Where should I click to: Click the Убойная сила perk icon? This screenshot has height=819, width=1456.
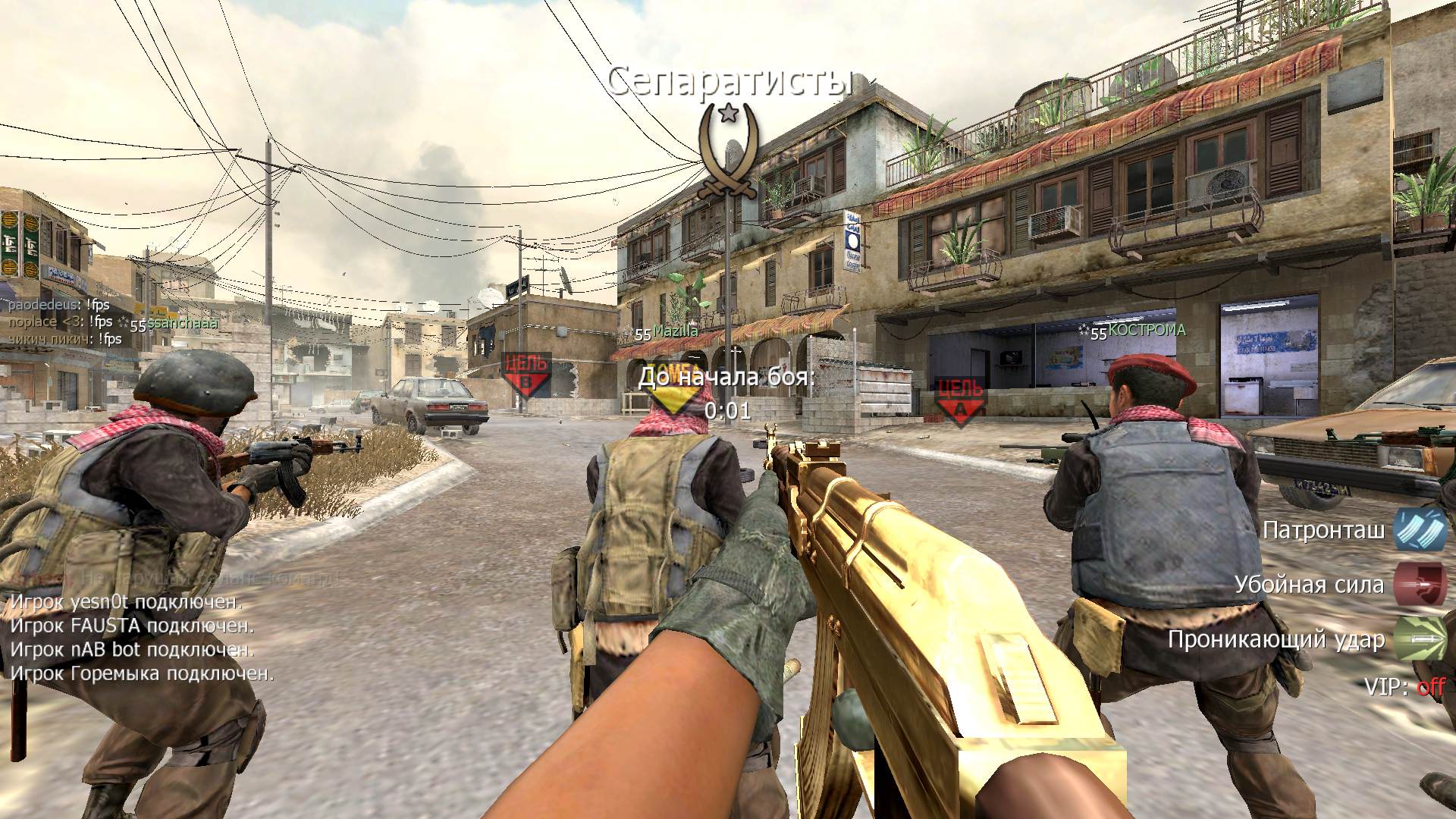tap(1420, 585)
